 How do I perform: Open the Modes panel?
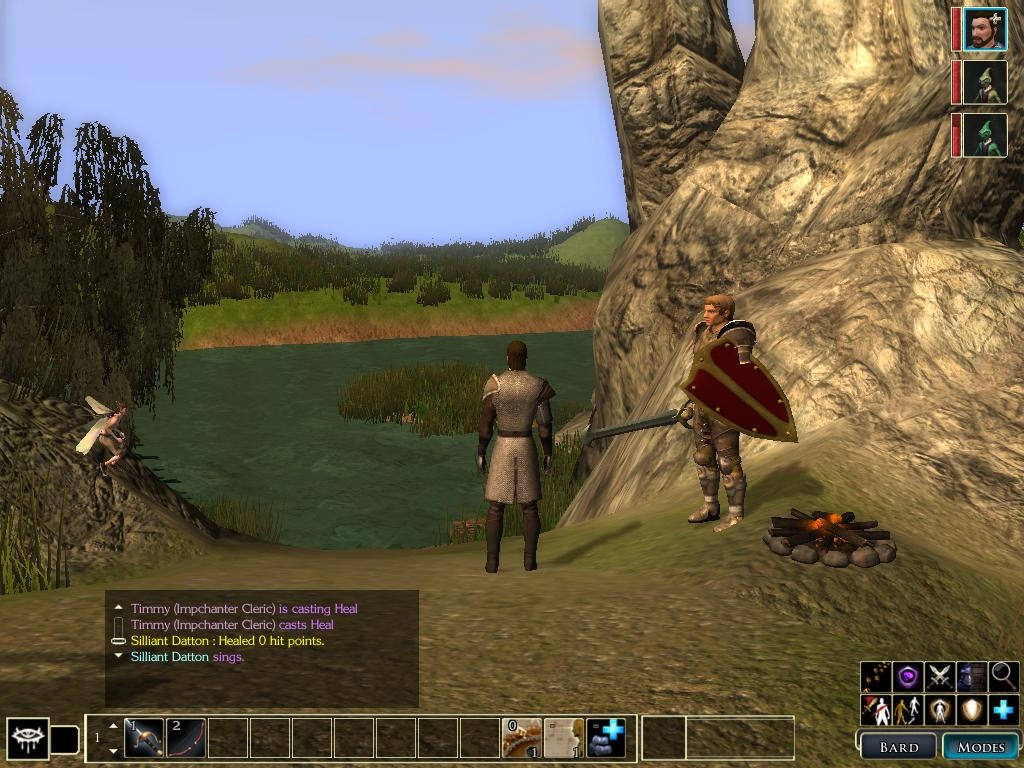click(981, 747)
